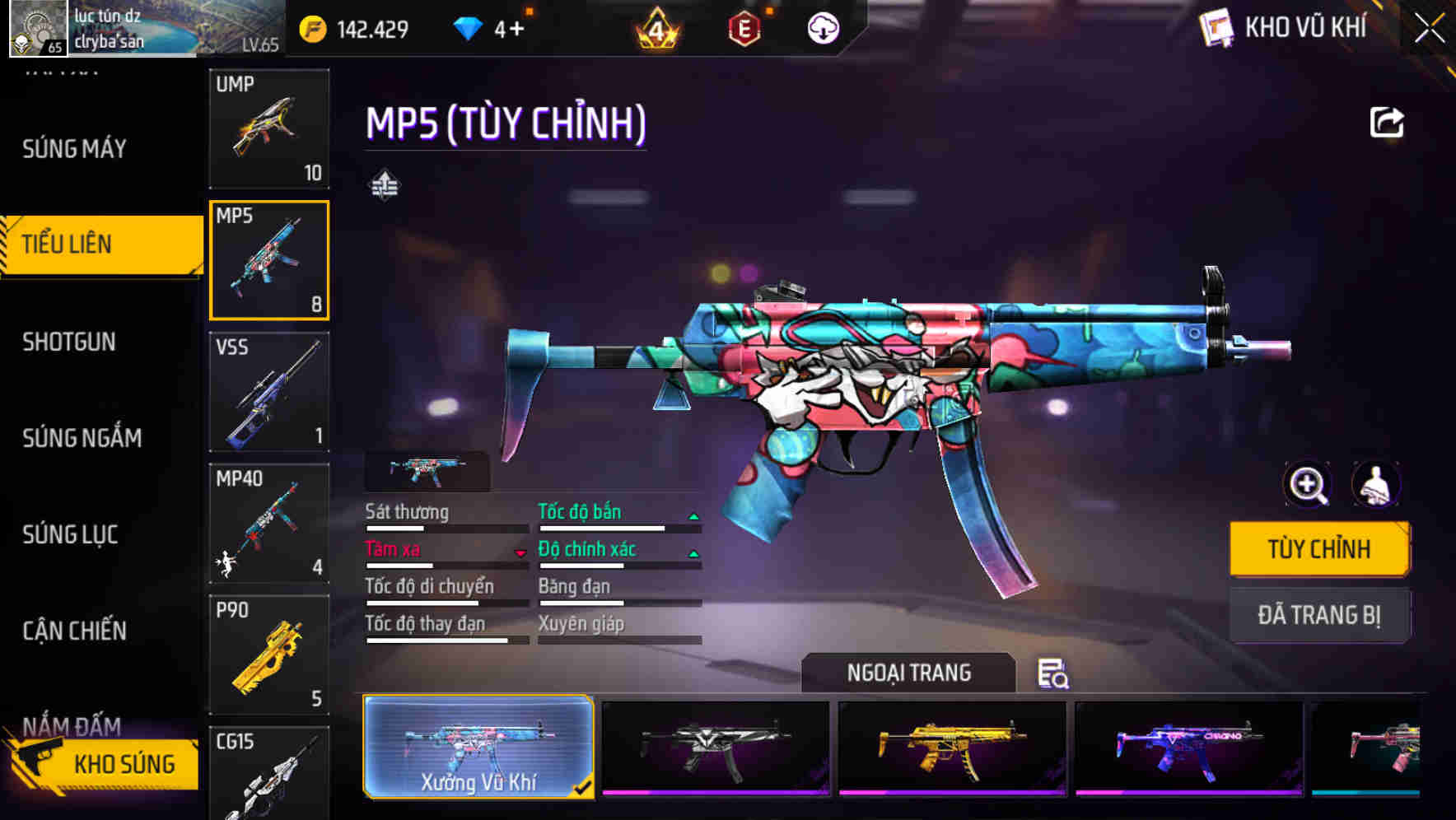The height and width of the screenshot is (820, 1456).
Task: Select the UMP weapon tile
Action: click(x=269, y=128)
